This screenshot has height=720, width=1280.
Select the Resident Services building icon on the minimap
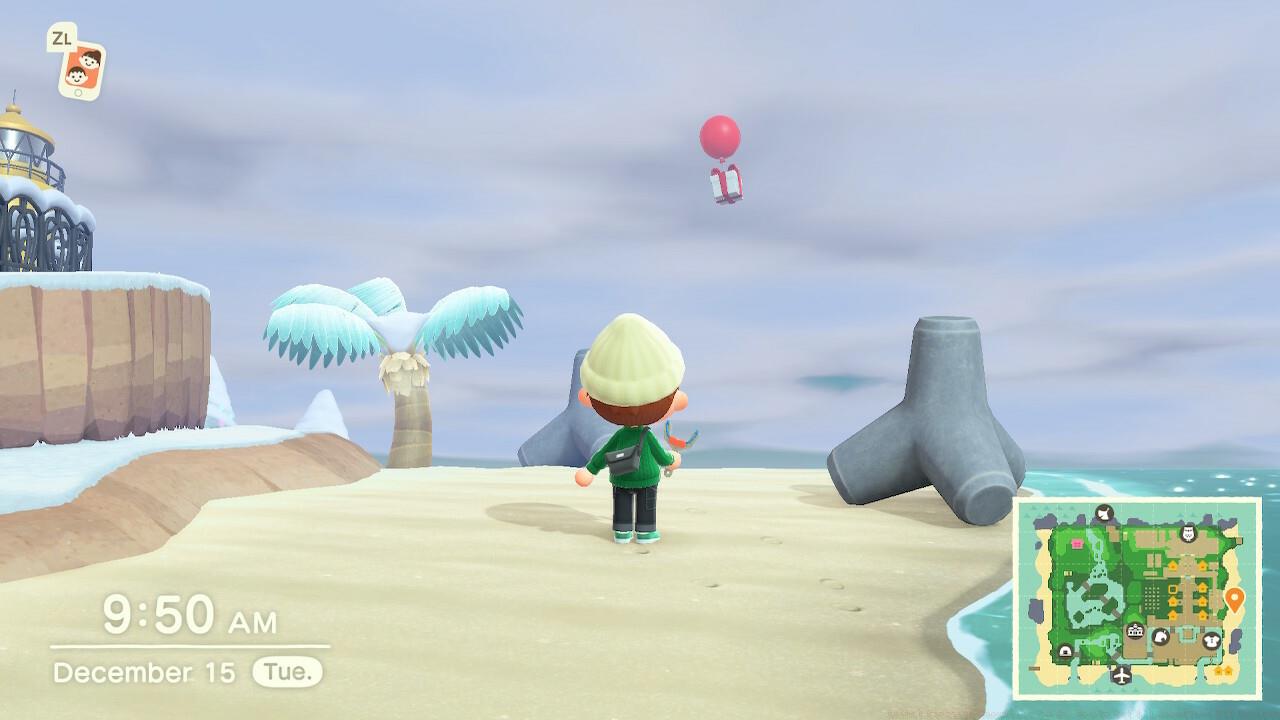click(1135, 631)
